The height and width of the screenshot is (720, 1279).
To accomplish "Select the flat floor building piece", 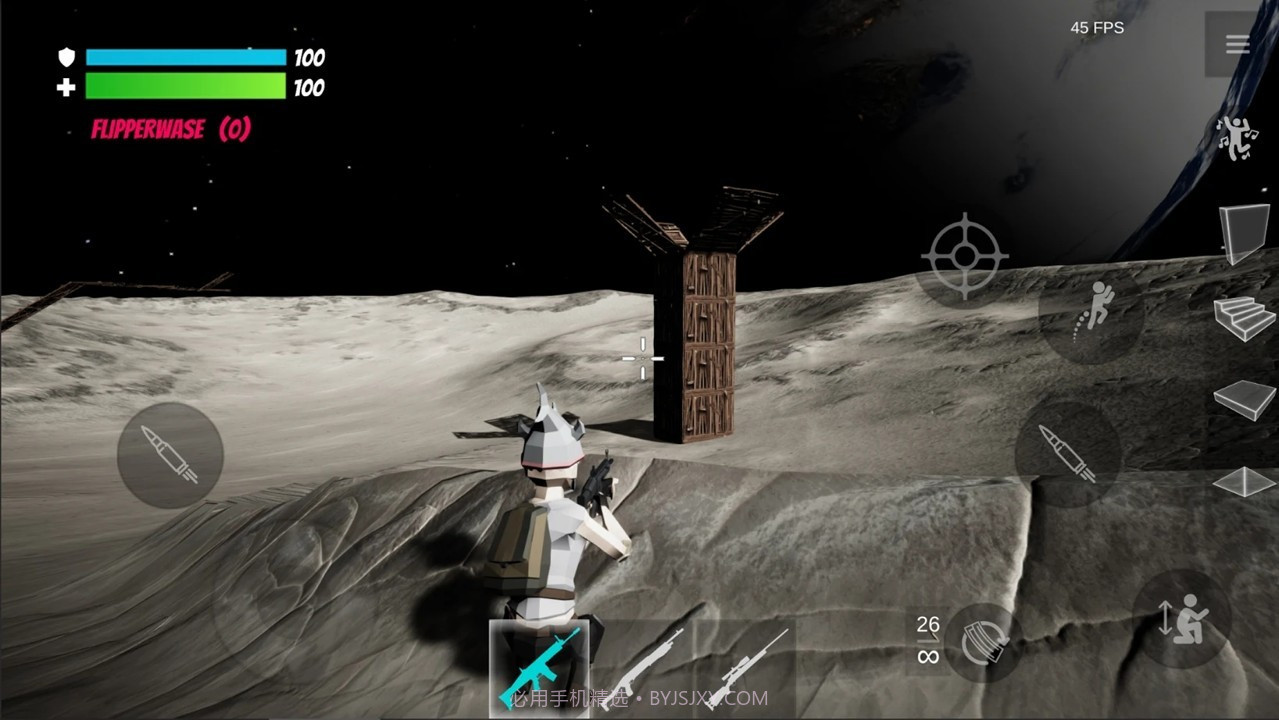I will tap(1244, 399).
